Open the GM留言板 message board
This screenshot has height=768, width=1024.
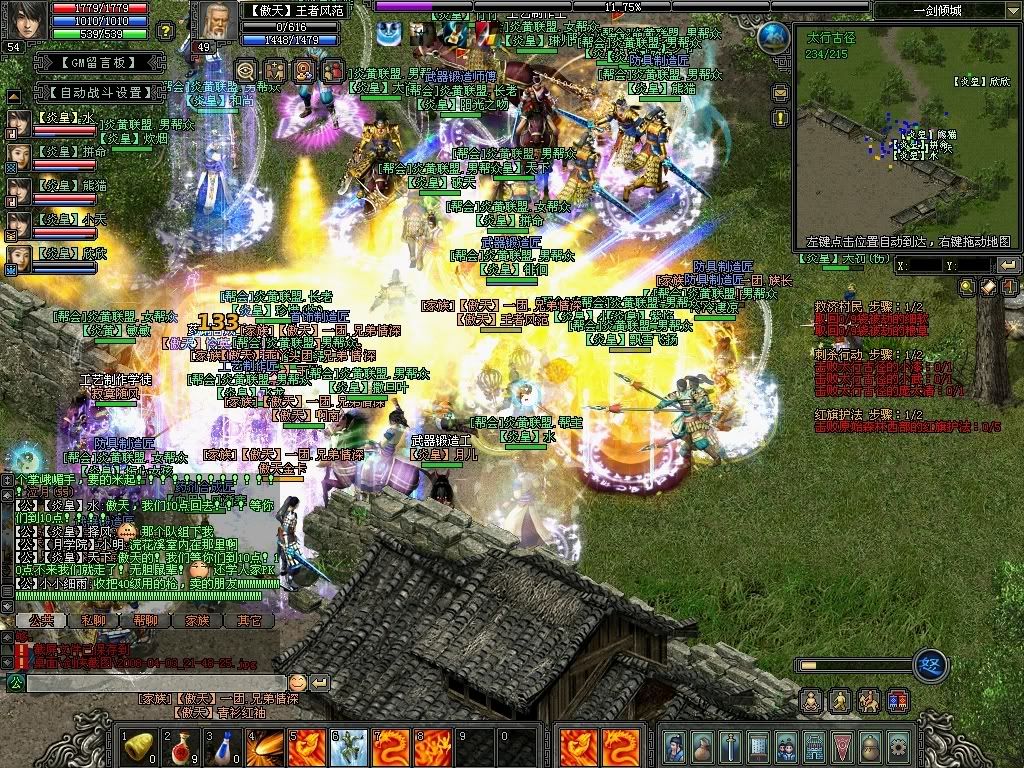84,62
